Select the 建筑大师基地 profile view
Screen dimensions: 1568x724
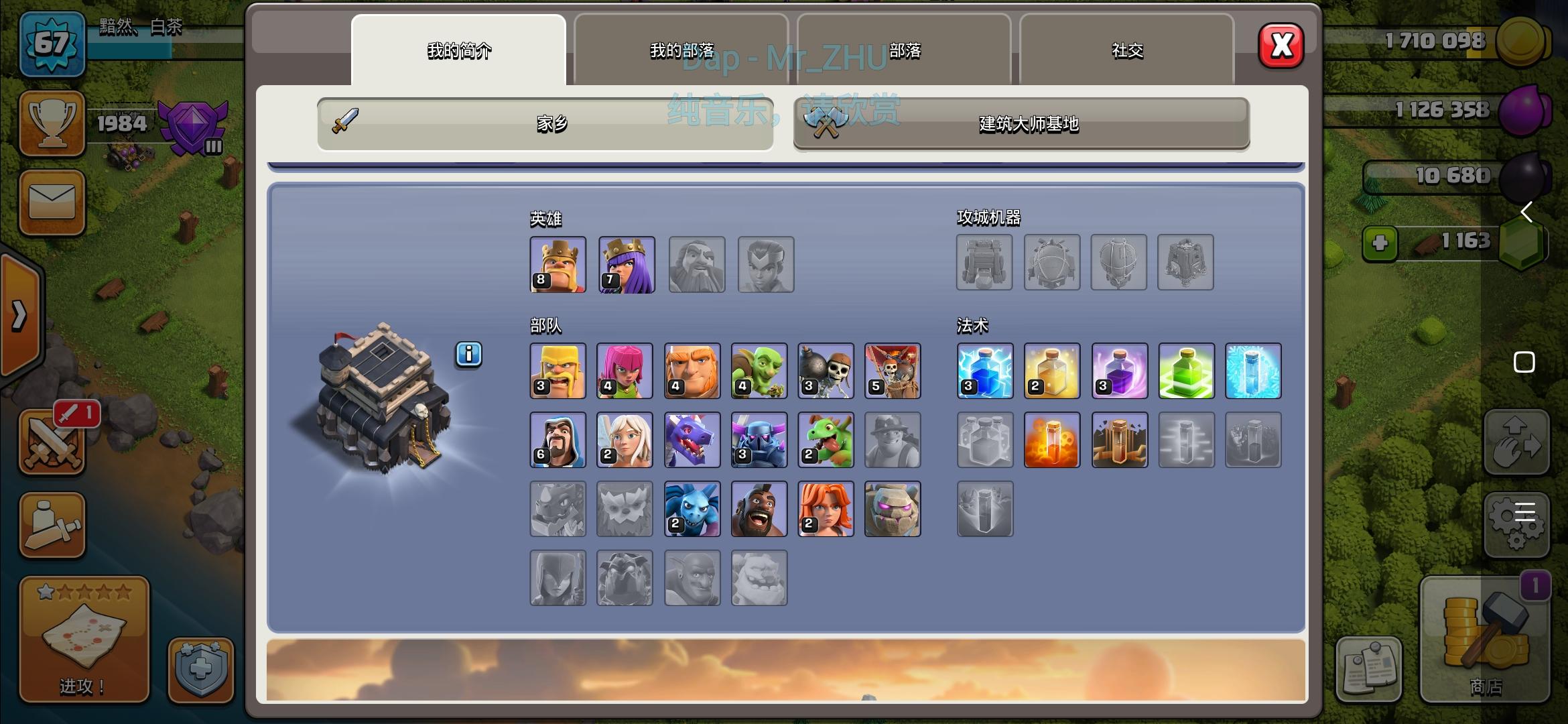pyautogui.click(x=1021, y=125)
